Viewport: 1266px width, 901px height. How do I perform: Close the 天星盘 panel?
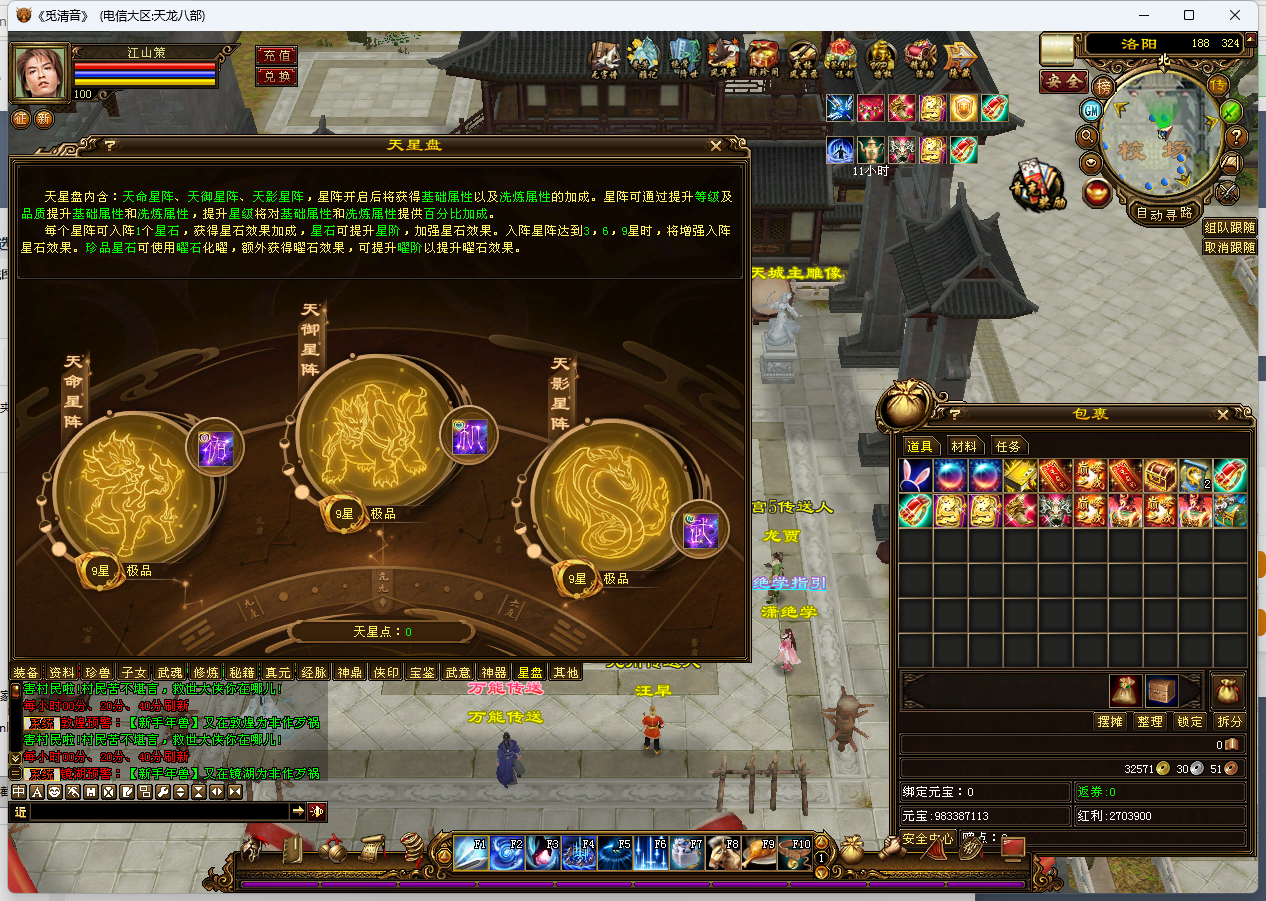tap(716, 146)
